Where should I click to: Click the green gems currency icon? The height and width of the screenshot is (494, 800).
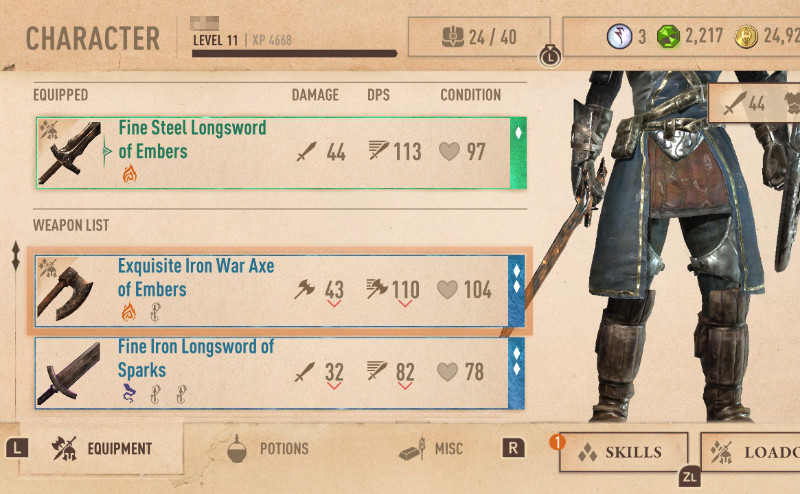(668, 38)
